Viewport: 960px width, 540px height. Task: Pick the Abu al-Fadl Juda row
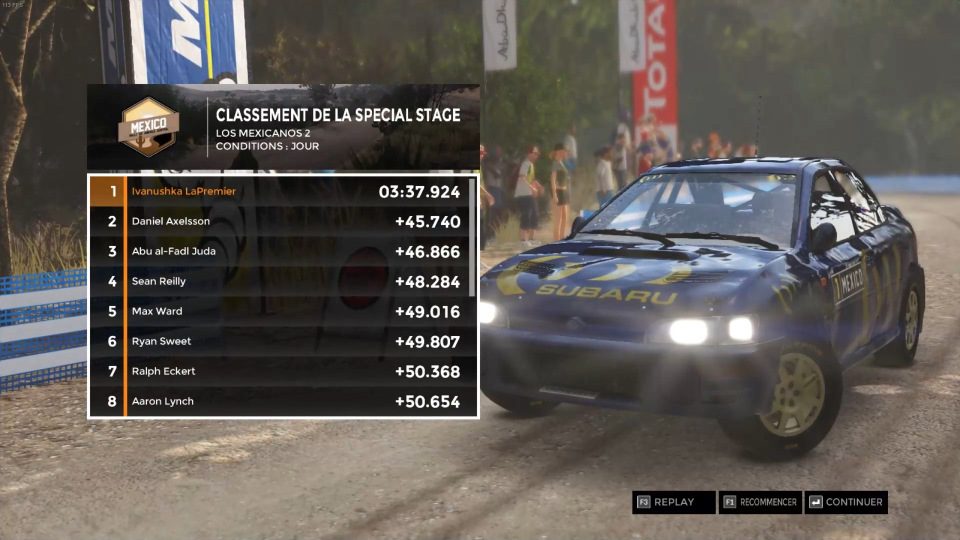278,251
